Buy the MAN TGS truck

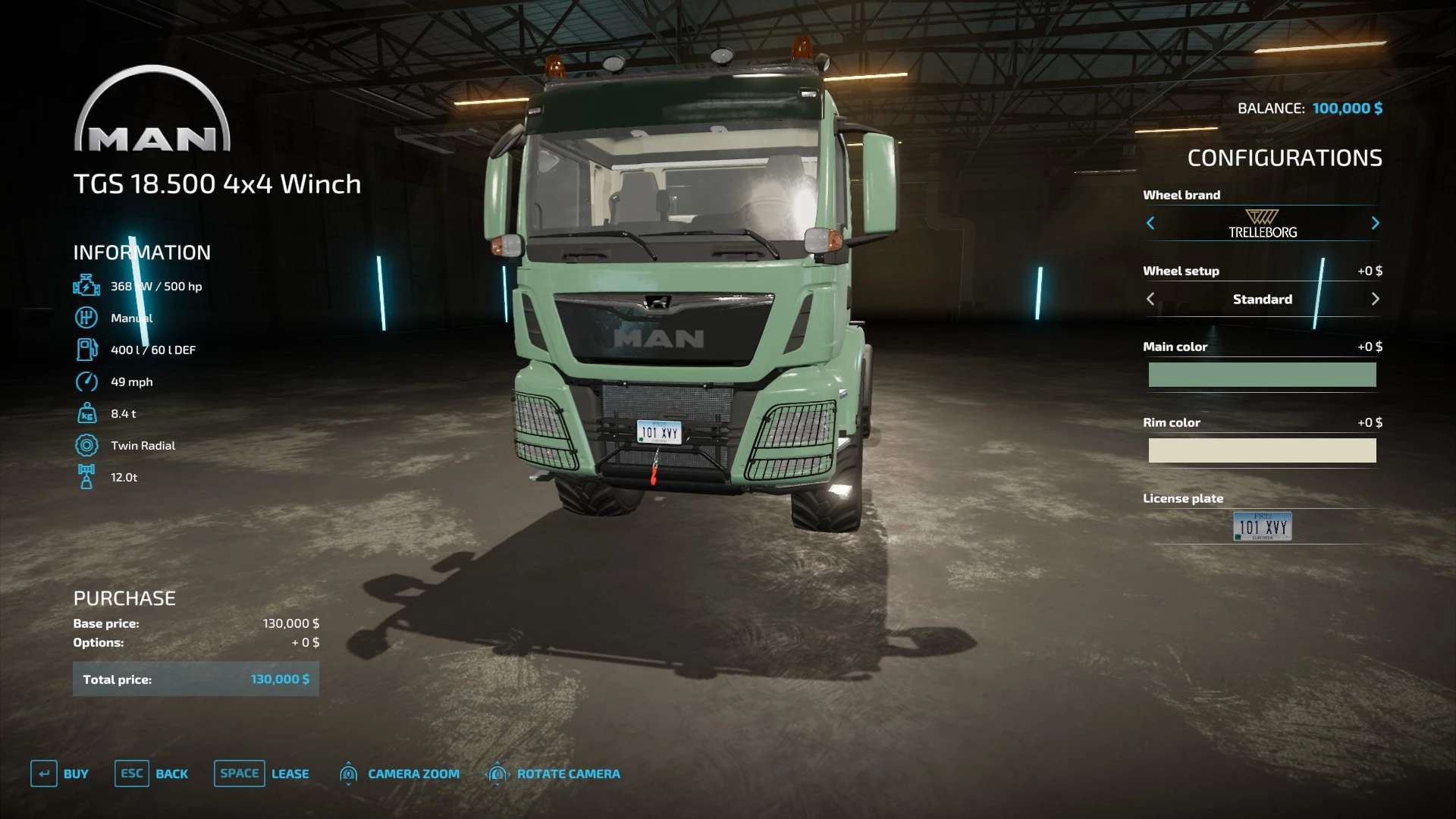click(60, 773)
